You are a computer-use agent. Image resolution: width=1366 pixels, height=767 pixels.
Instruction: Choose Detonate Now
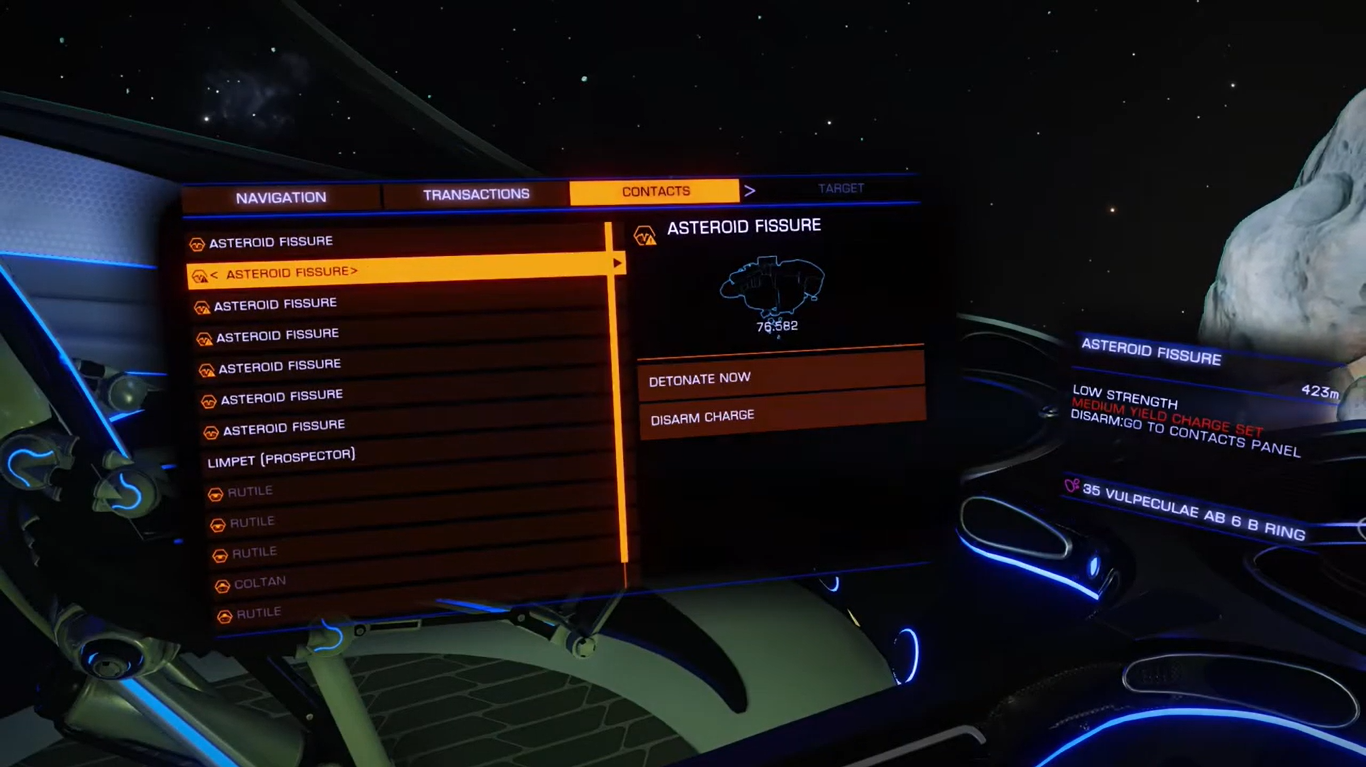[x=780, y=378]
